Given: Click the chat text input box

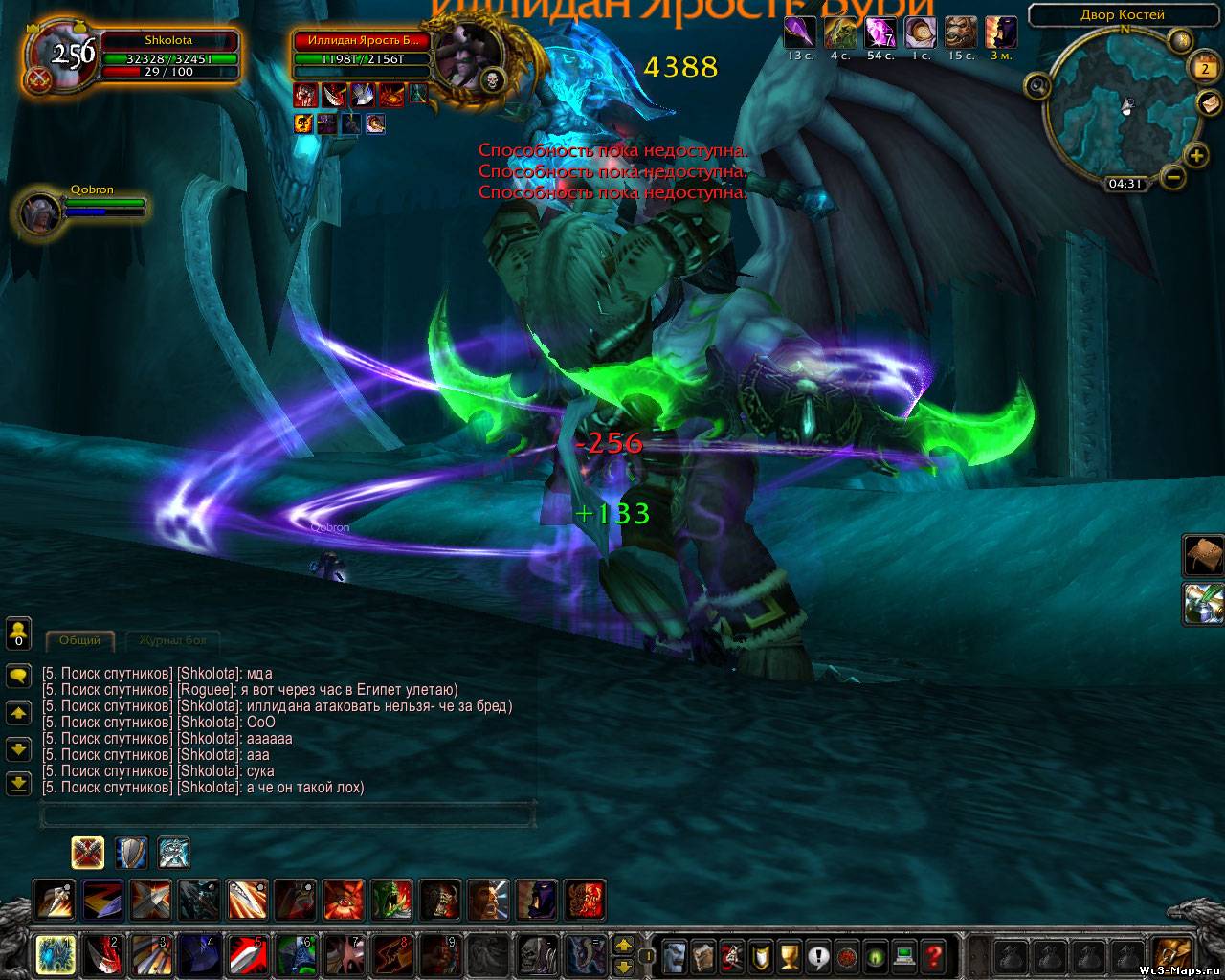Looking at the screenshot, I should [287, 815].
